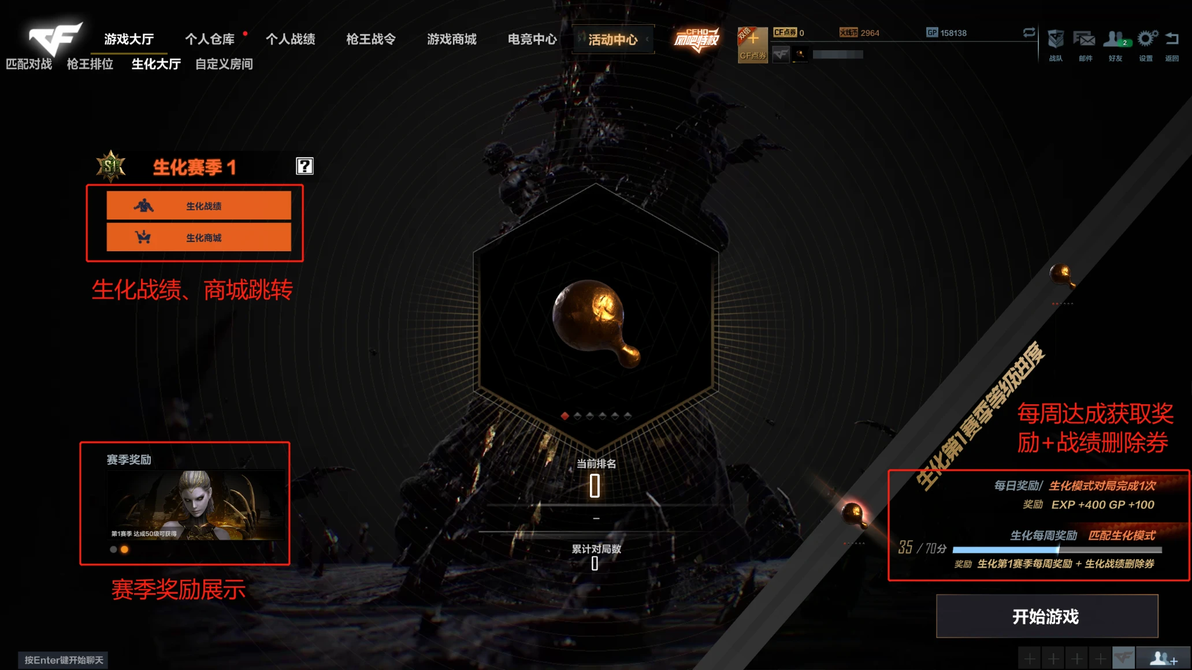Click the 生化战绩 orange button
Screen dimensions: 1192x670
tap(199, 206)
